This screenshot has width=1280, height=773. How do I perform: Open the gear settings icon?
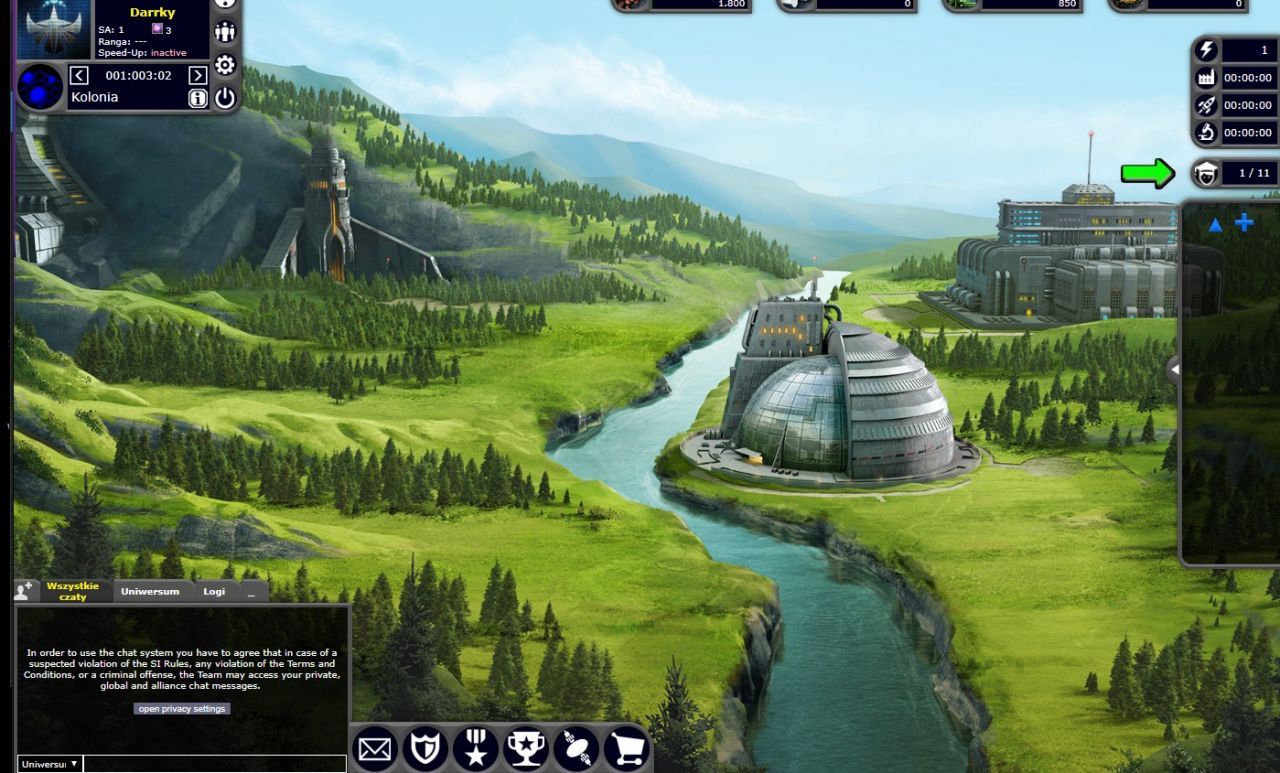[225, 65]
